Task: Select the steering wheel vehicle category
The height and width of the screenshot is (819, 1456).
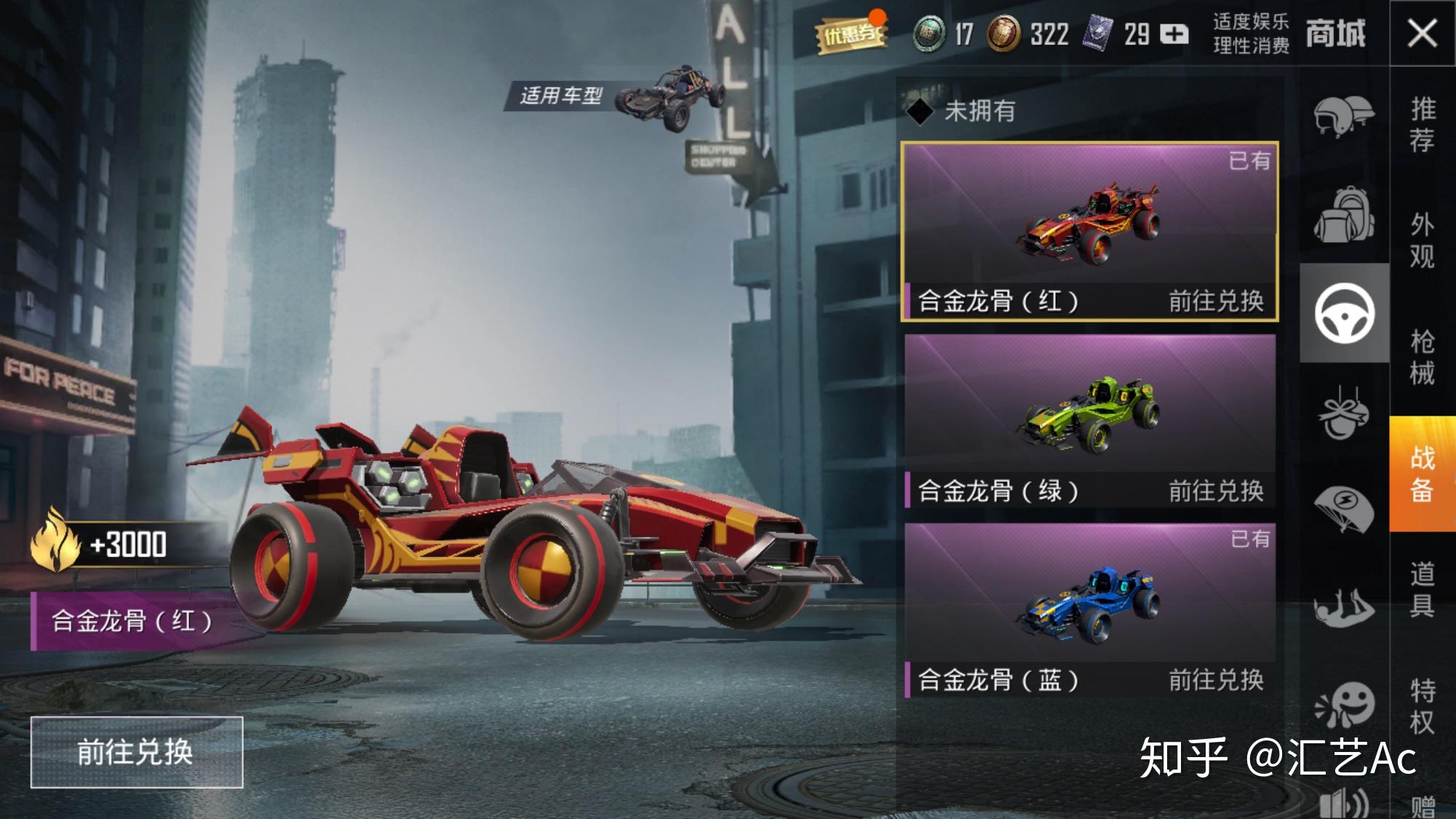Action: click(1344, 313)
